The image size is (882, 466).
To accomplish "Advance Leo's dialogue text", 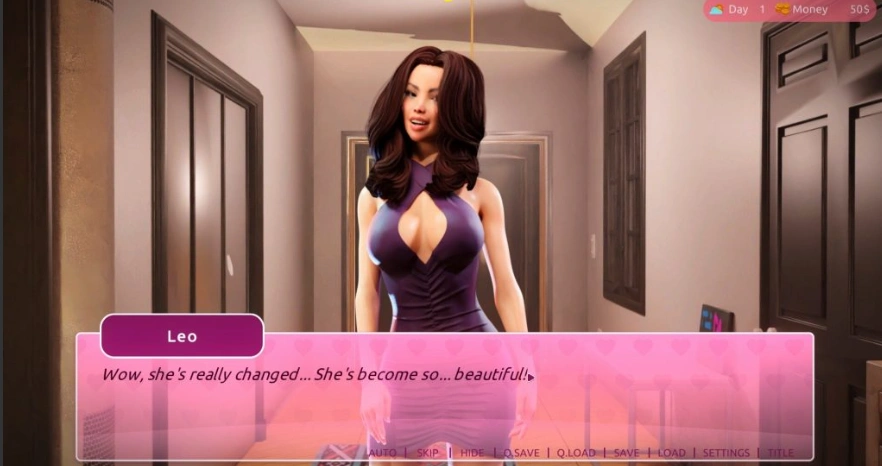I will point(444,398).
